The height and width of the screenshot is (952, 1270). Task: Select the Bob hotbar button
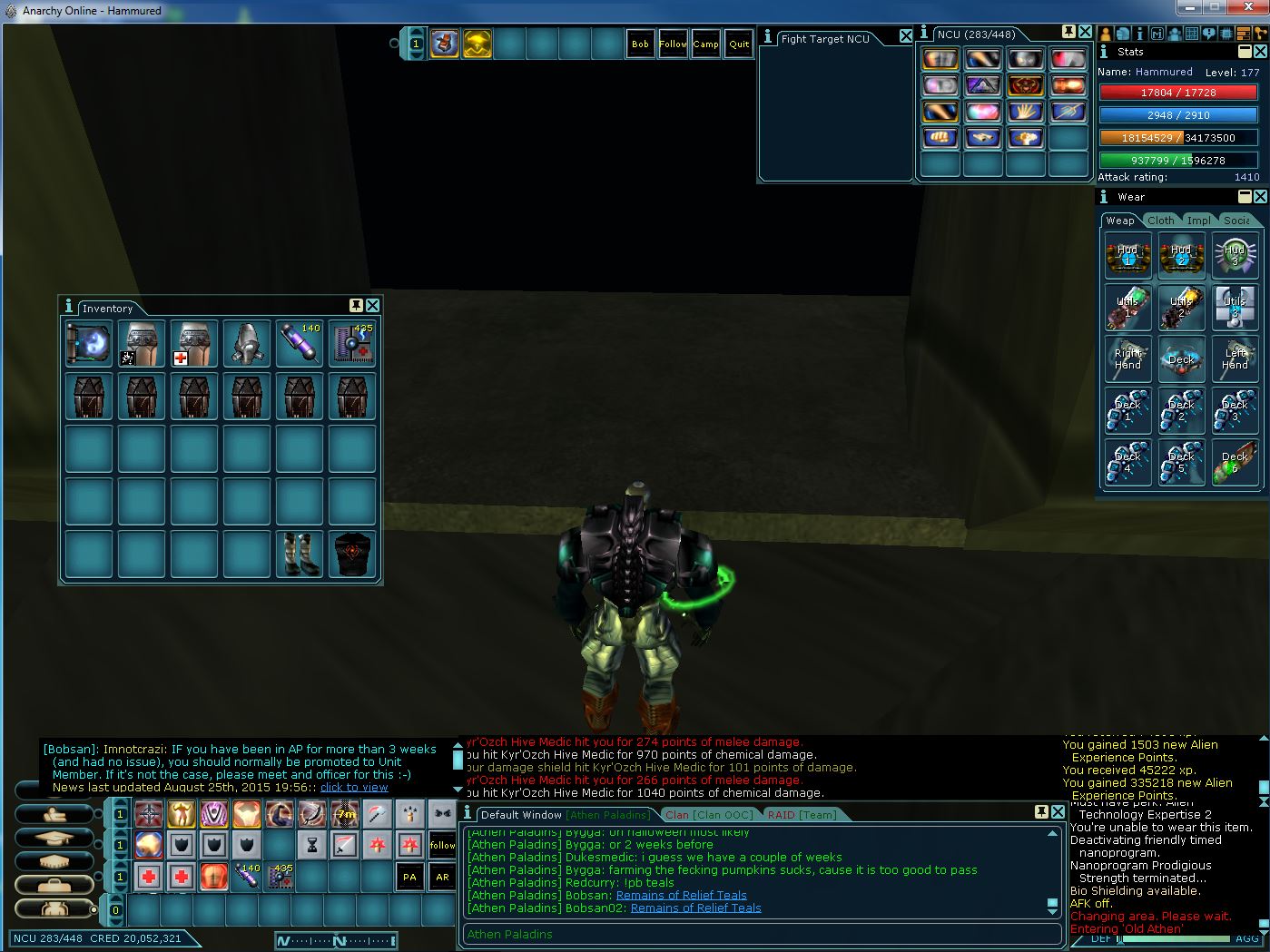(640, 44)
